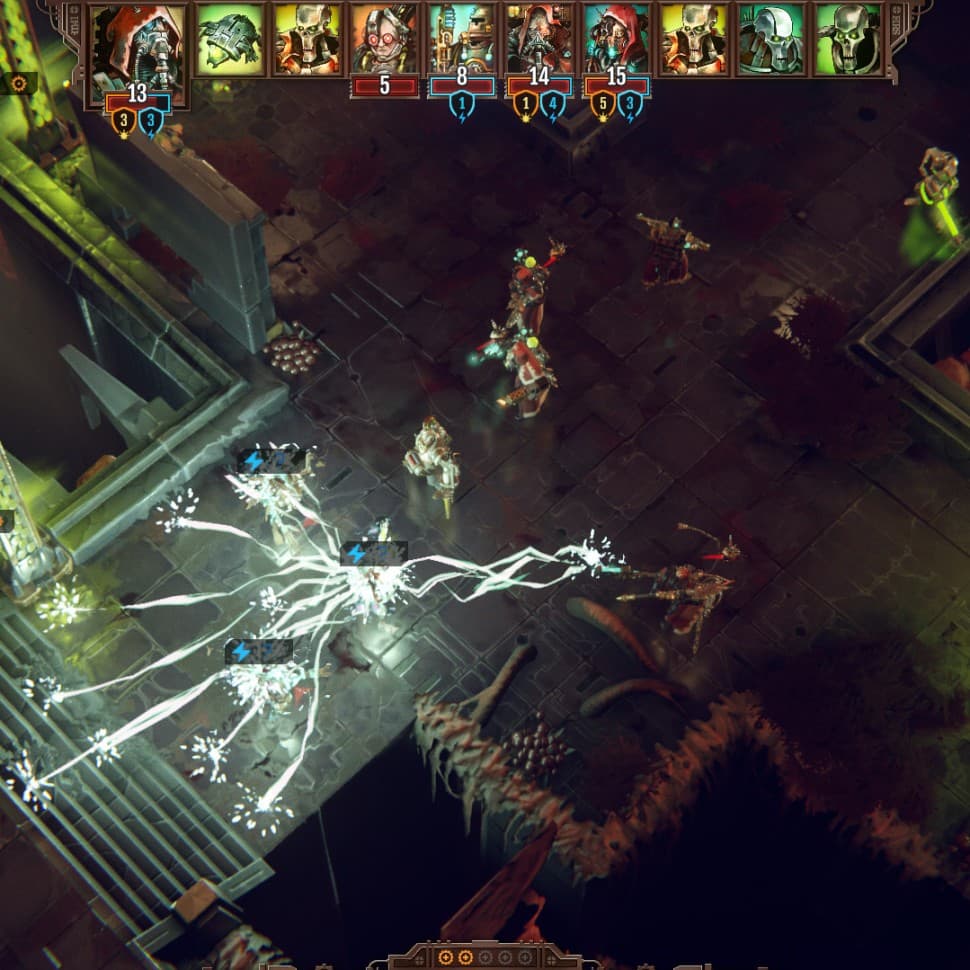This screenshot has height=970, width=970.
Task: Pick the tech-priest portrait with 15 health
Action: point(616,40)
